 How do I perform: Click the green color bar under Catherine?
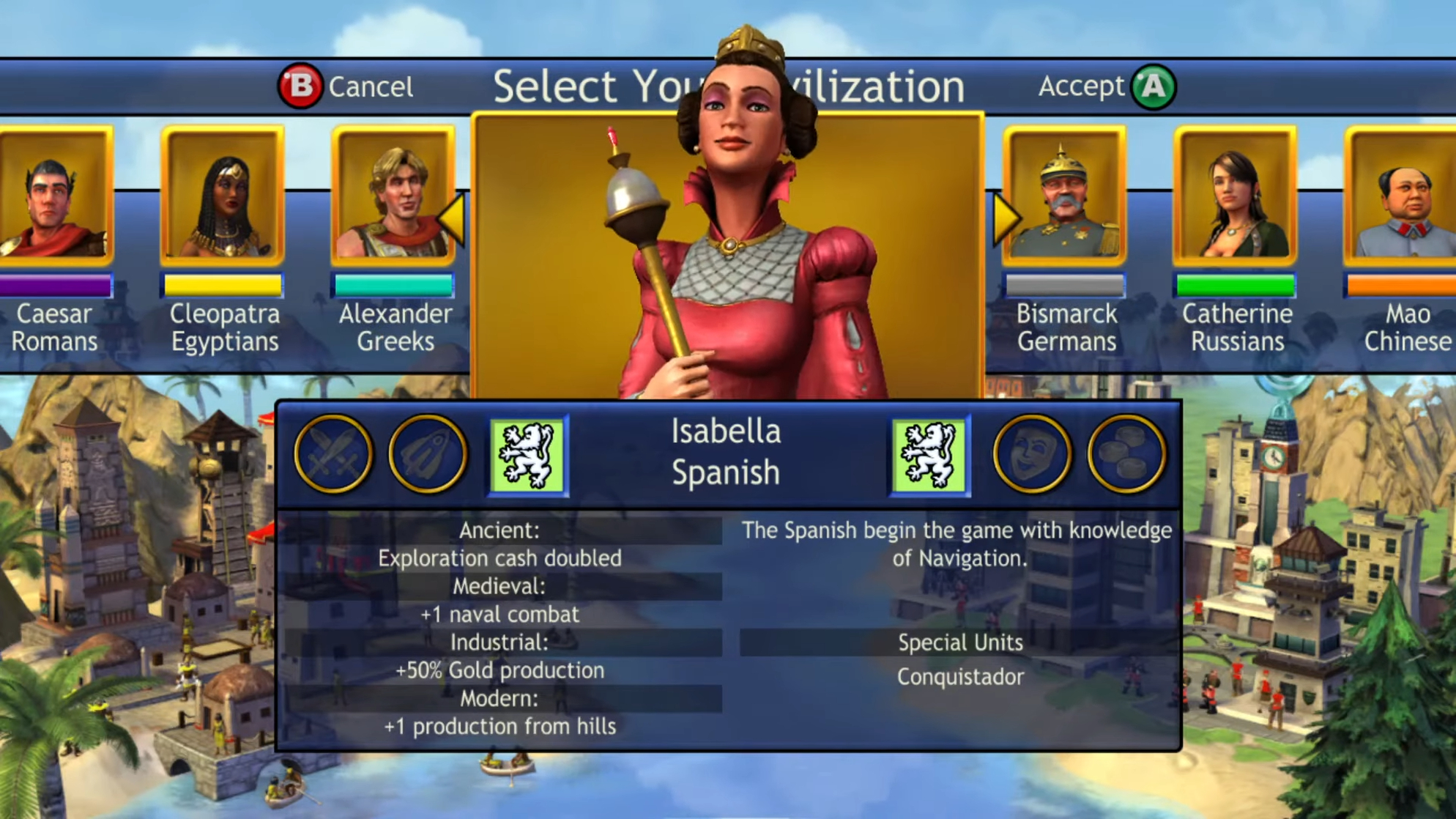point(1236,285)
